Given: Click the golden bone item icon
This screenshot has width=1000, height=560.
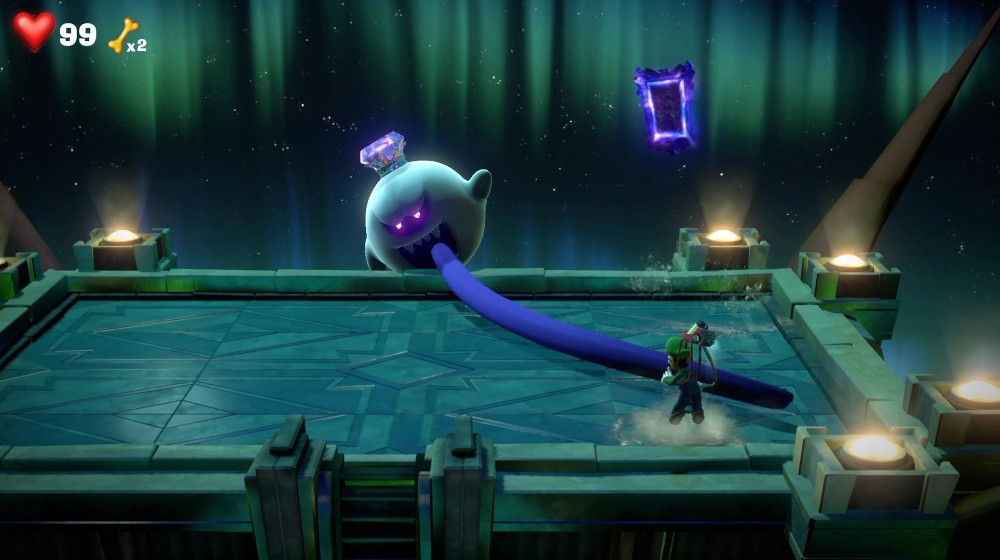Looking at the screenshot, I should [122, 36].
